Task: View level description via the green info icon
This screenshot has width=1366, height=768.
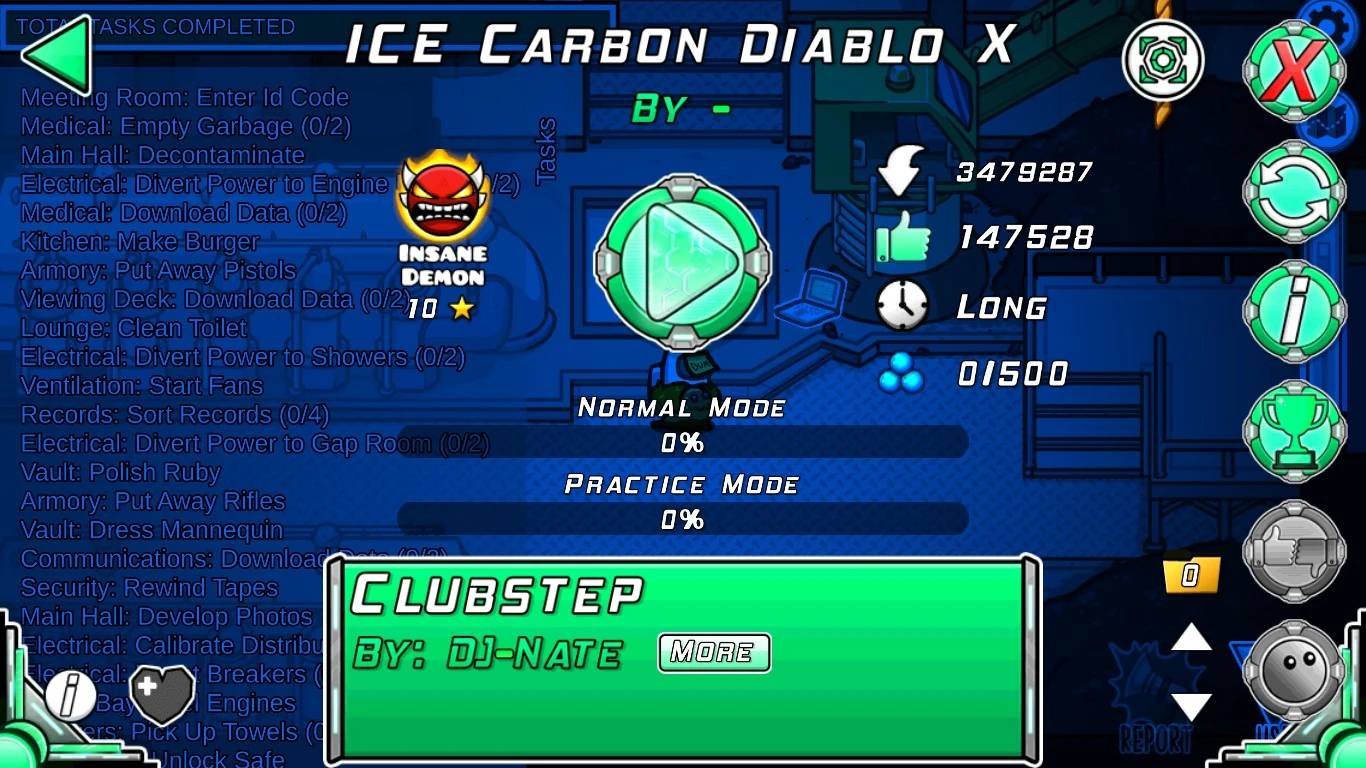Action: (1295, 310)
